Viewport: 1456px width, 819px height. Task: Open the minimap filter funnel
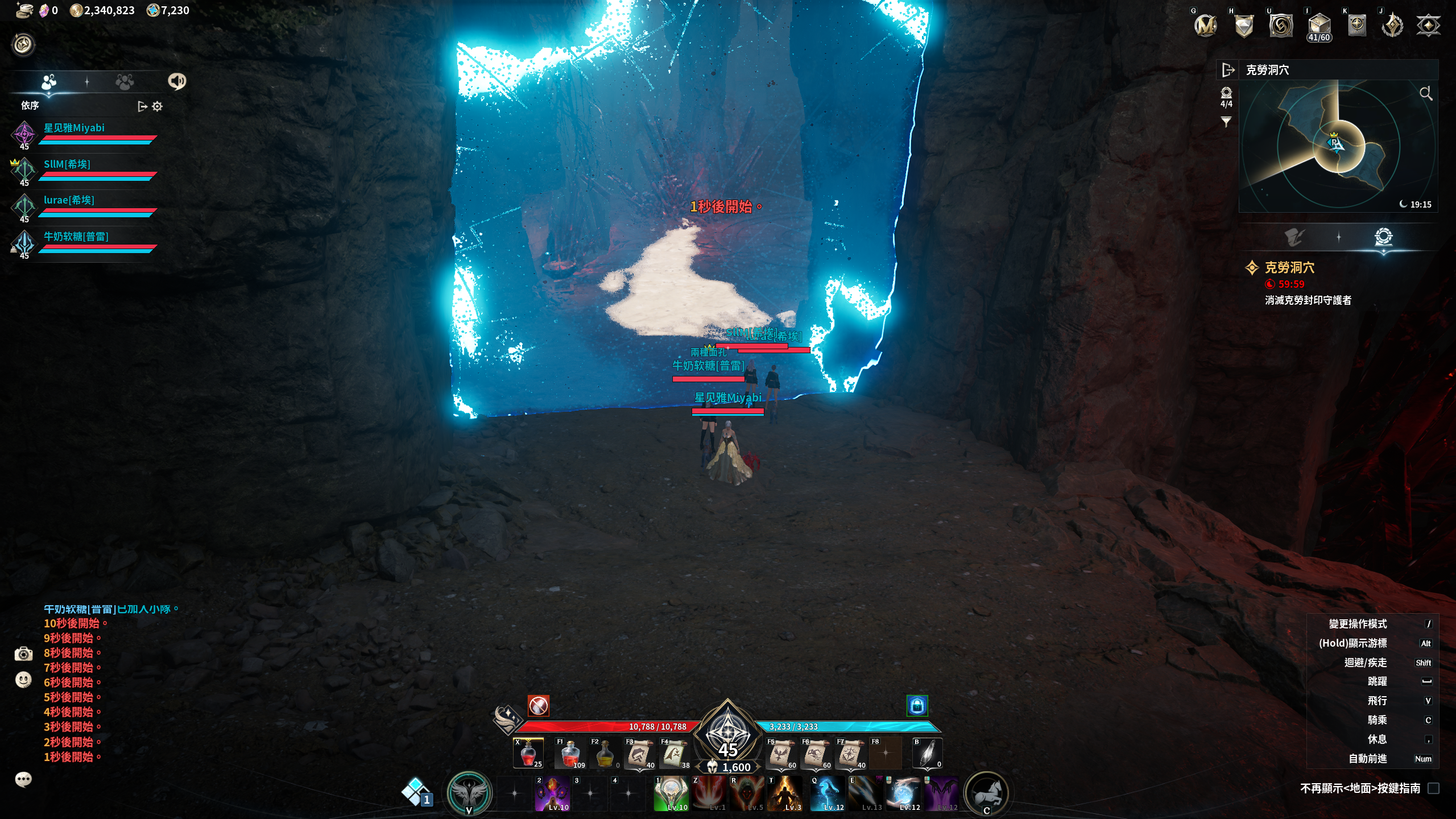tap(1226, 122)
